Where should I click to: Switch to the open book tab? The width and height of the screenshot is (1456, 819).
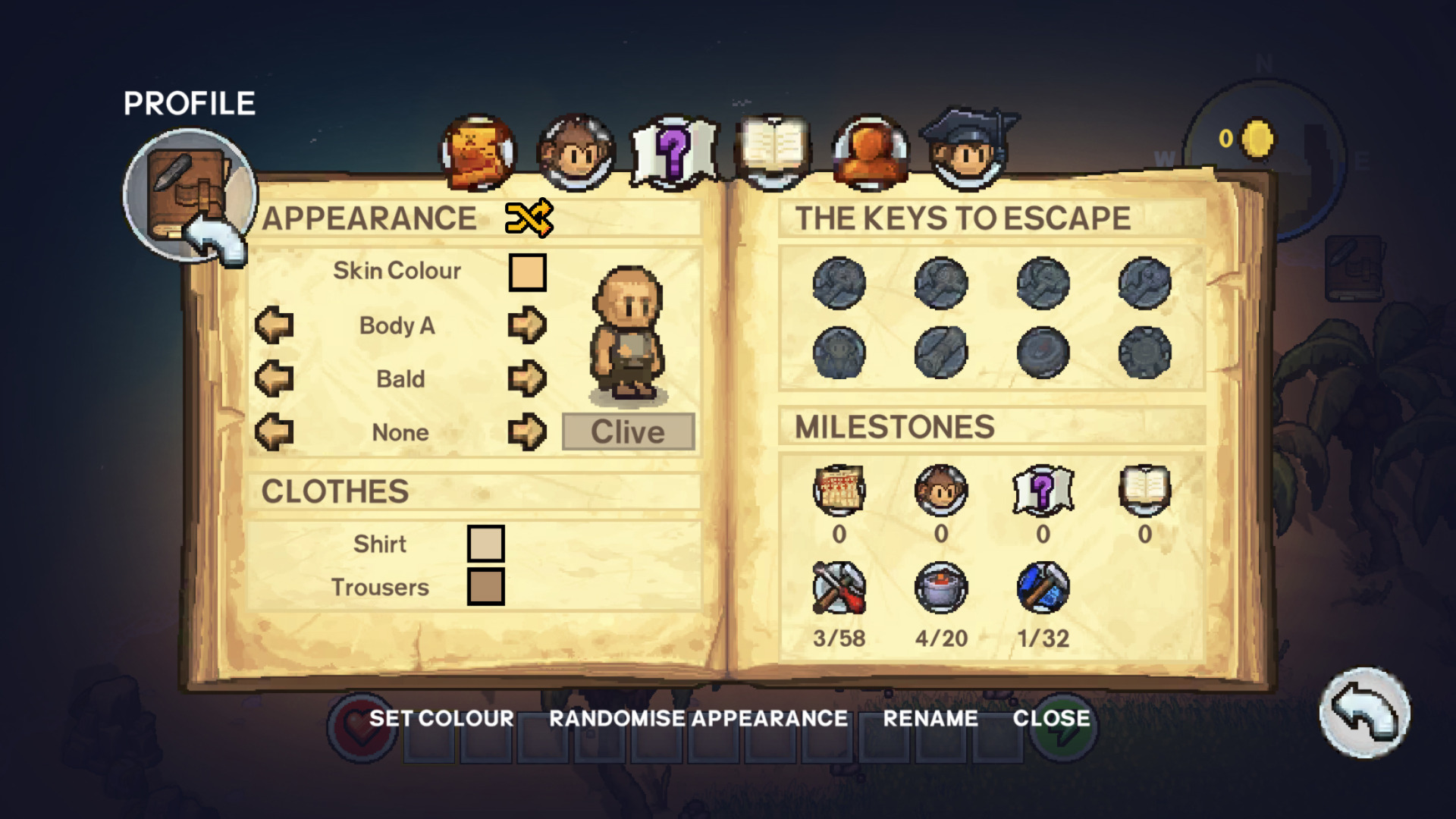(x=772, y=152)
